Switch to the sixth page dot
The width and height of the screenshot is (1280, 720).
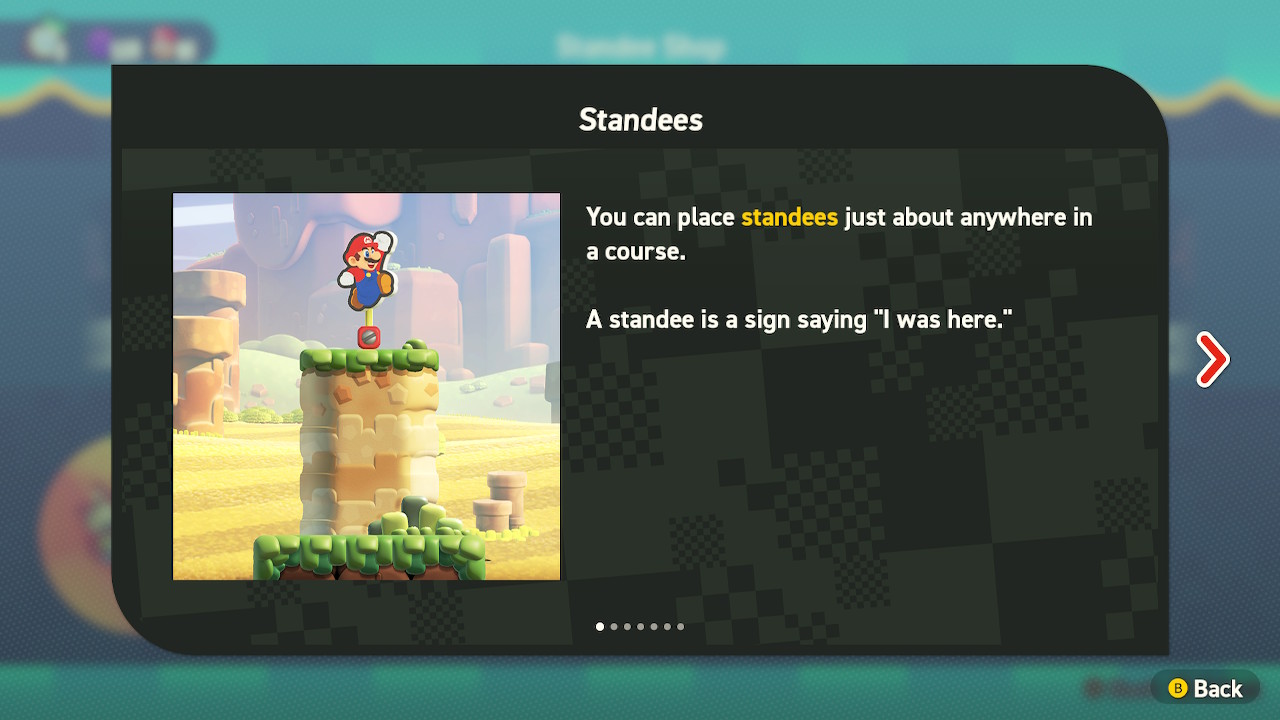[x=667, y=627]
